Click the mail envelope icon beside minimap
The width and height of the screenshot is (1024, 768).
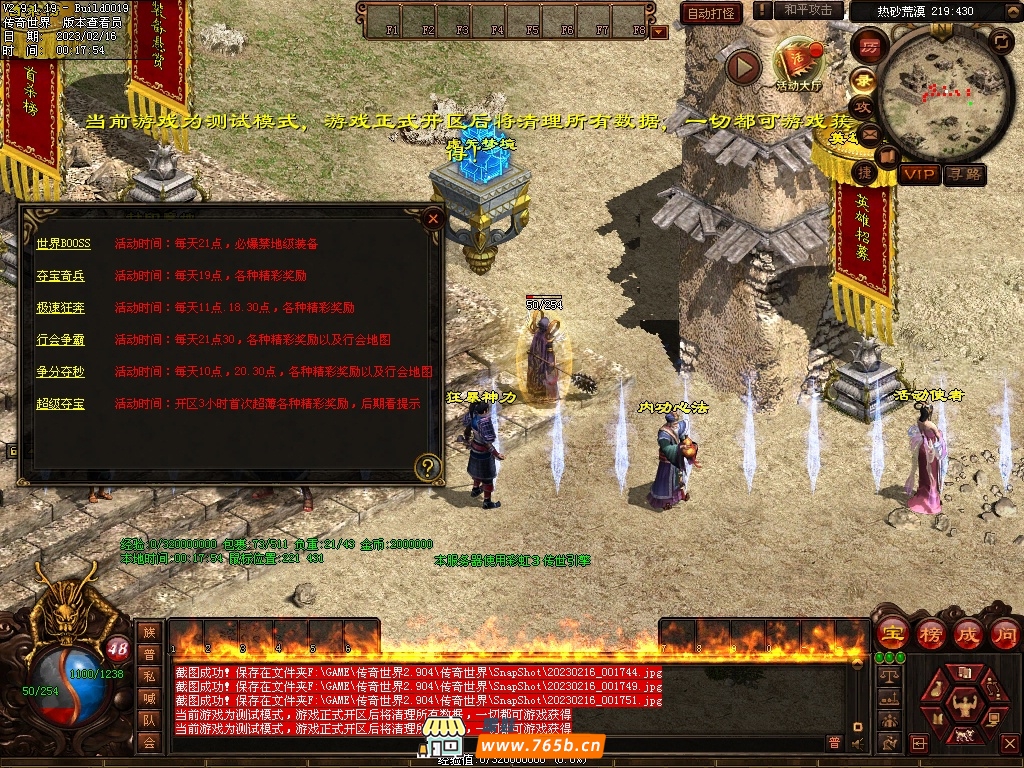point(868,132)
